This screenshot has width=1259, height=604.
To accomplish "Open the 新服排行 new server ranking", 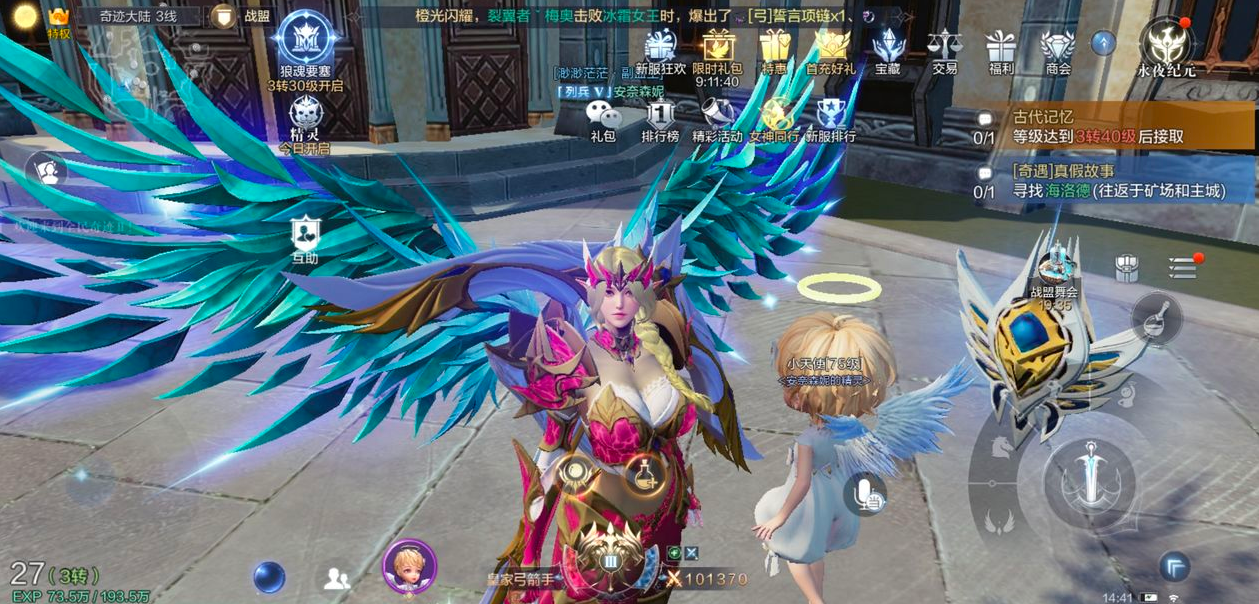I will pyautogui.click(x=831, y=120).
